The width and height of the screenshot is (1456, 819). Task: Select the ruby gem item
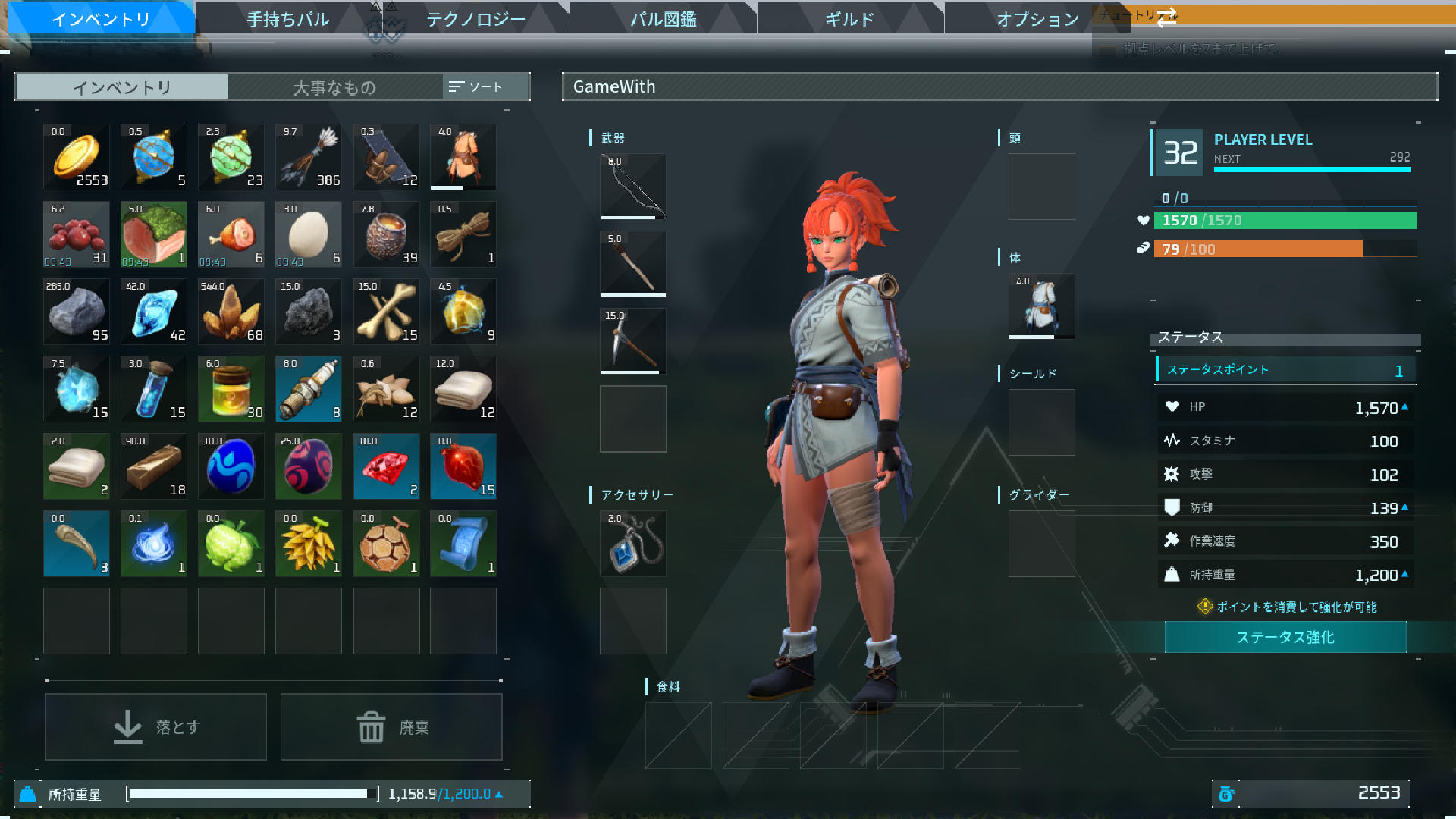click(x=385, y=466)
